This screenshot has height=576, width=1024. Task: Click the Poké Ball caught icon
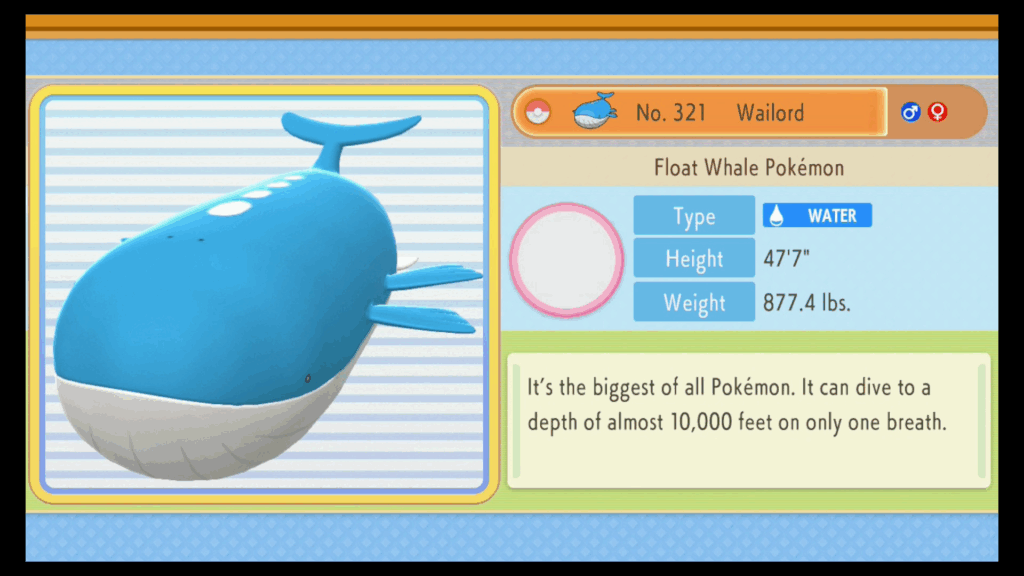tap(538, 112)
